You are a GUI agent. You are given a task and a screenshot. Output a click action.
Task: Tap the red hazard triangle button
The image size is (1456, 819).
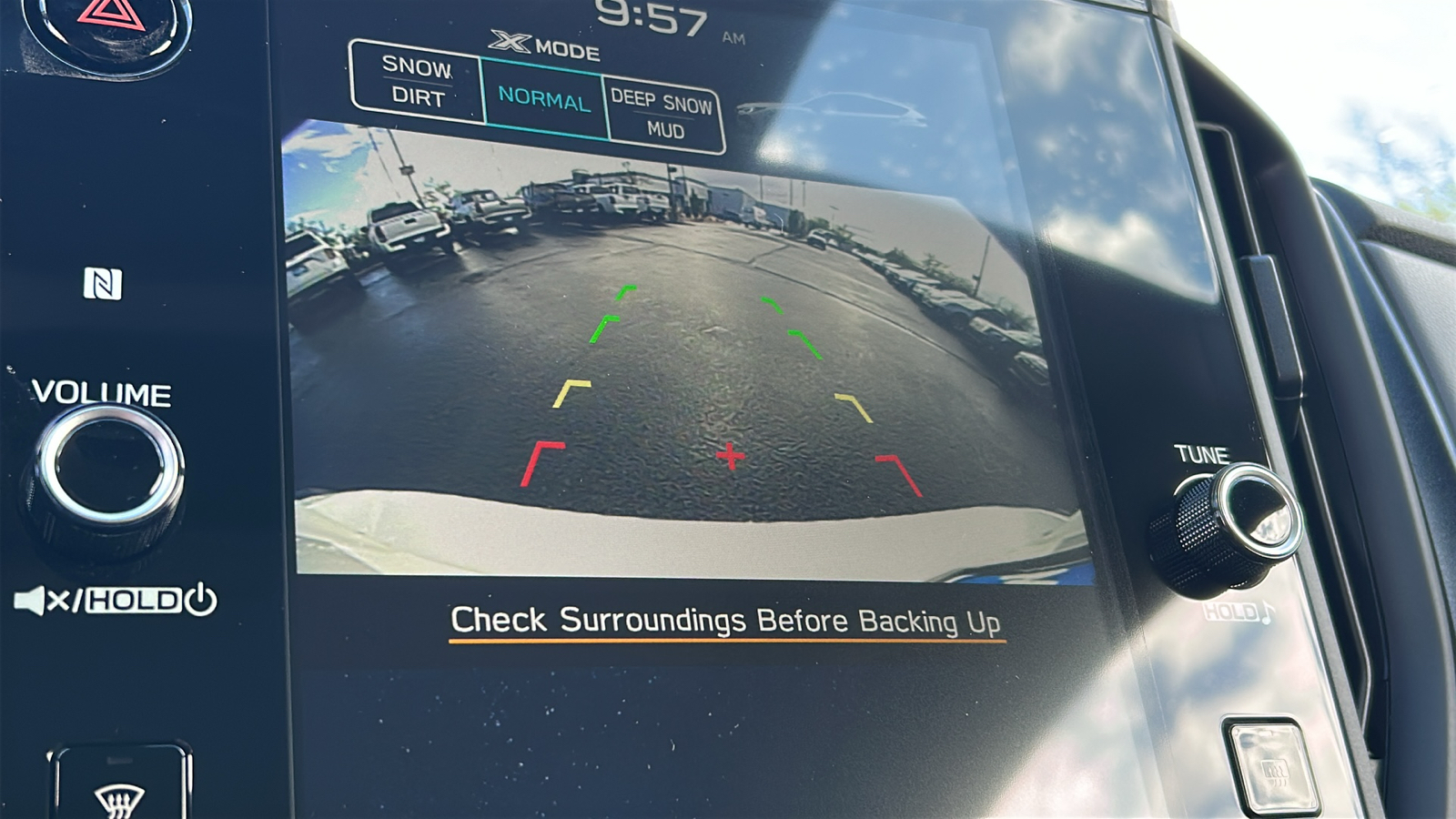109,20
